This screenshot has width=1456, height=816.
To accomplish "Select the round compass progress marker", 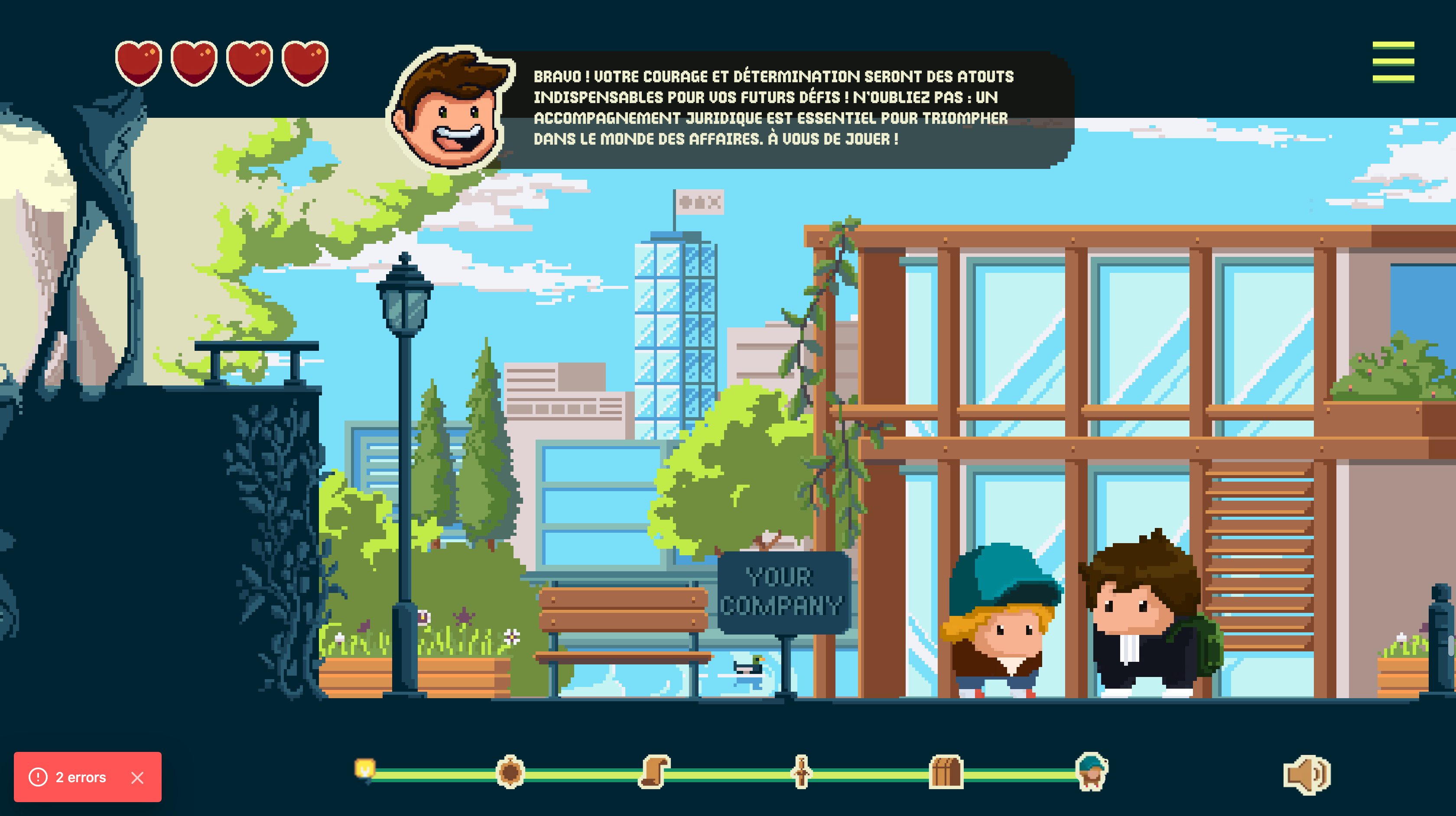I will (510, 772).
